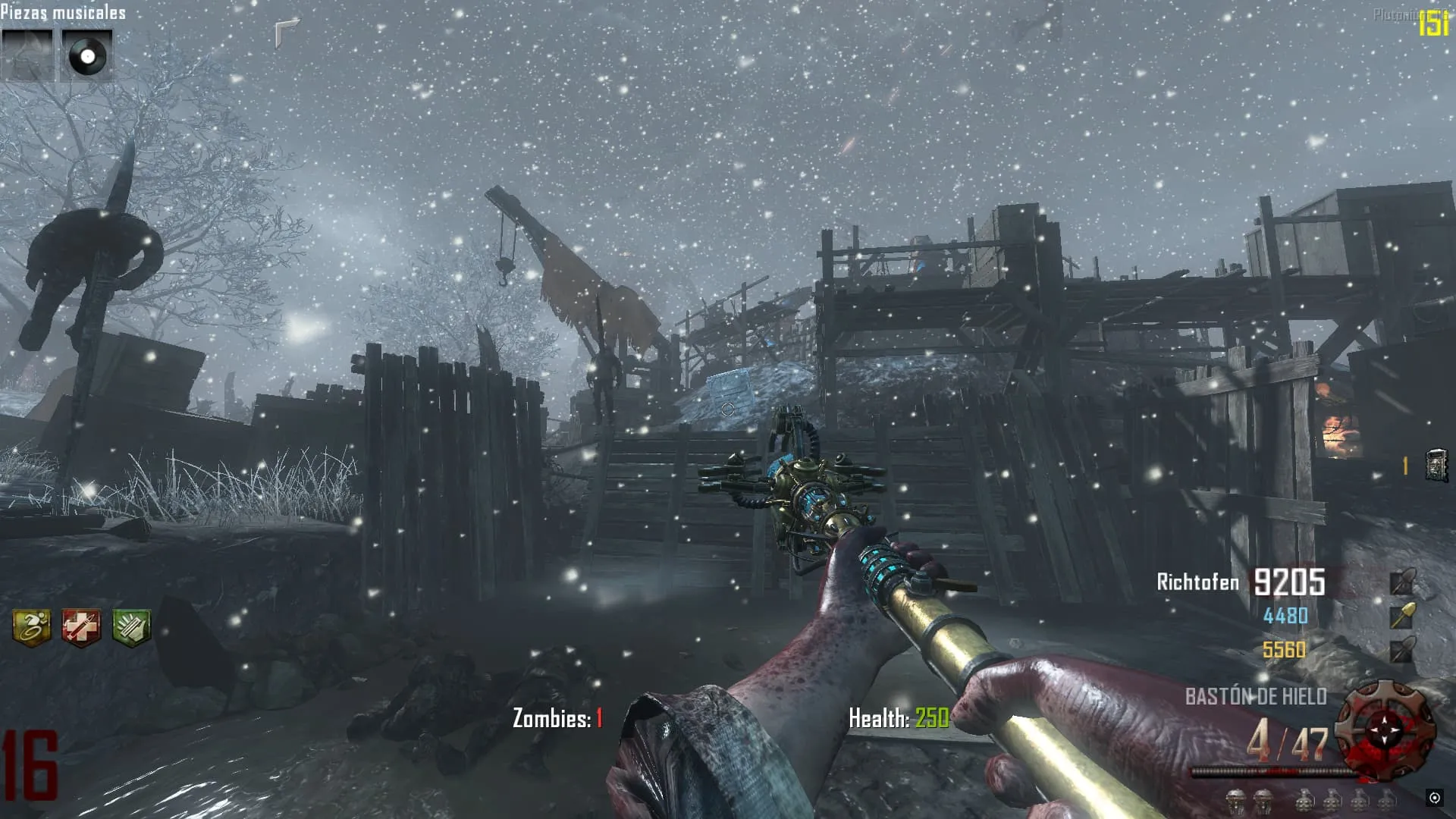Click the red cross and bullet perk icon

81,628
